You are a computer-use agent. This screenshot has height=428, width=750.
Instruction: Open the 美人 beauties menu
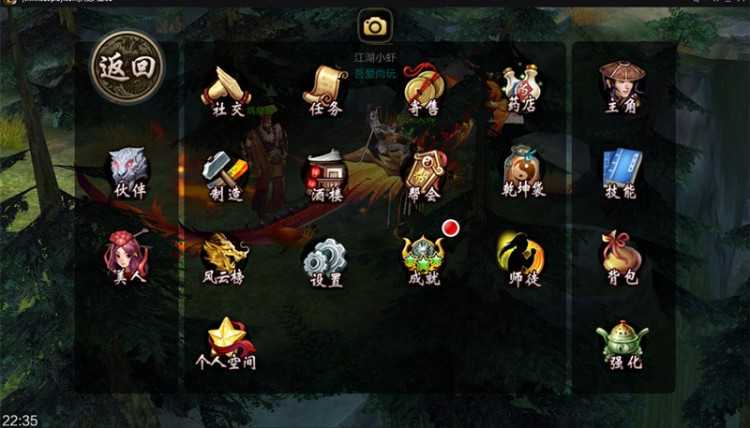tap(128, 258)
